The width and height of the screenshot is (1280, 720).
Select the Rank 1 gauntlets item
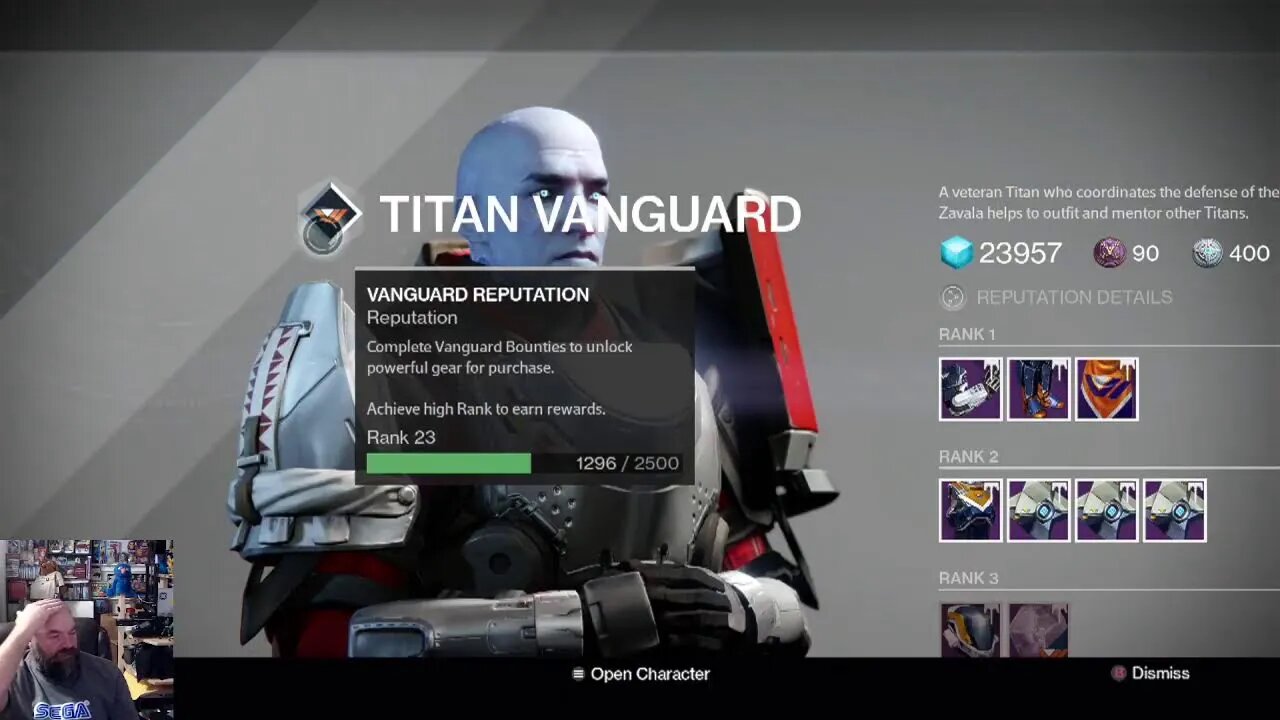pos(970,389)
